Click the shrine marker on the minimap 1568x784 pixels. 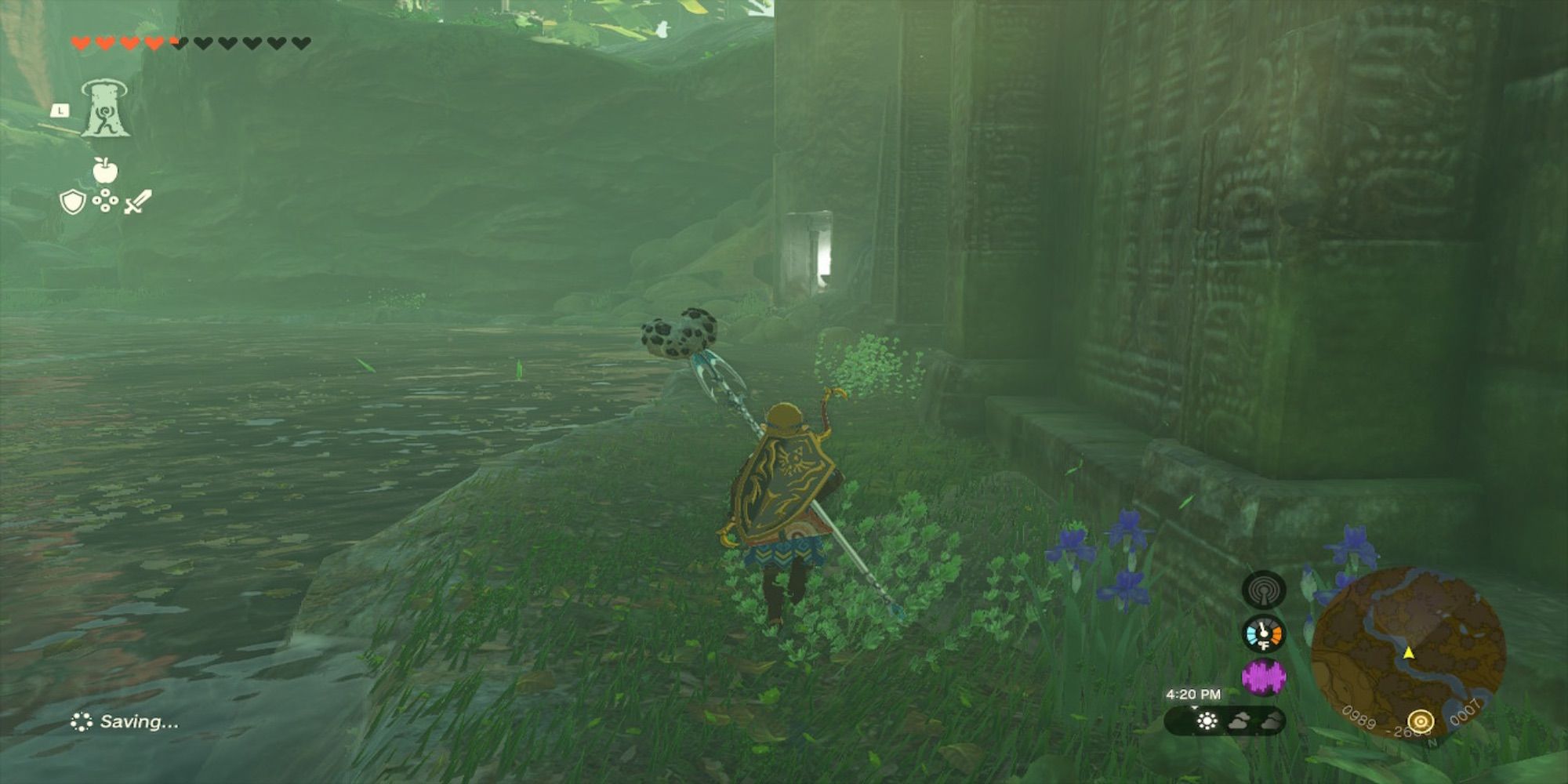coord(1421,720)
